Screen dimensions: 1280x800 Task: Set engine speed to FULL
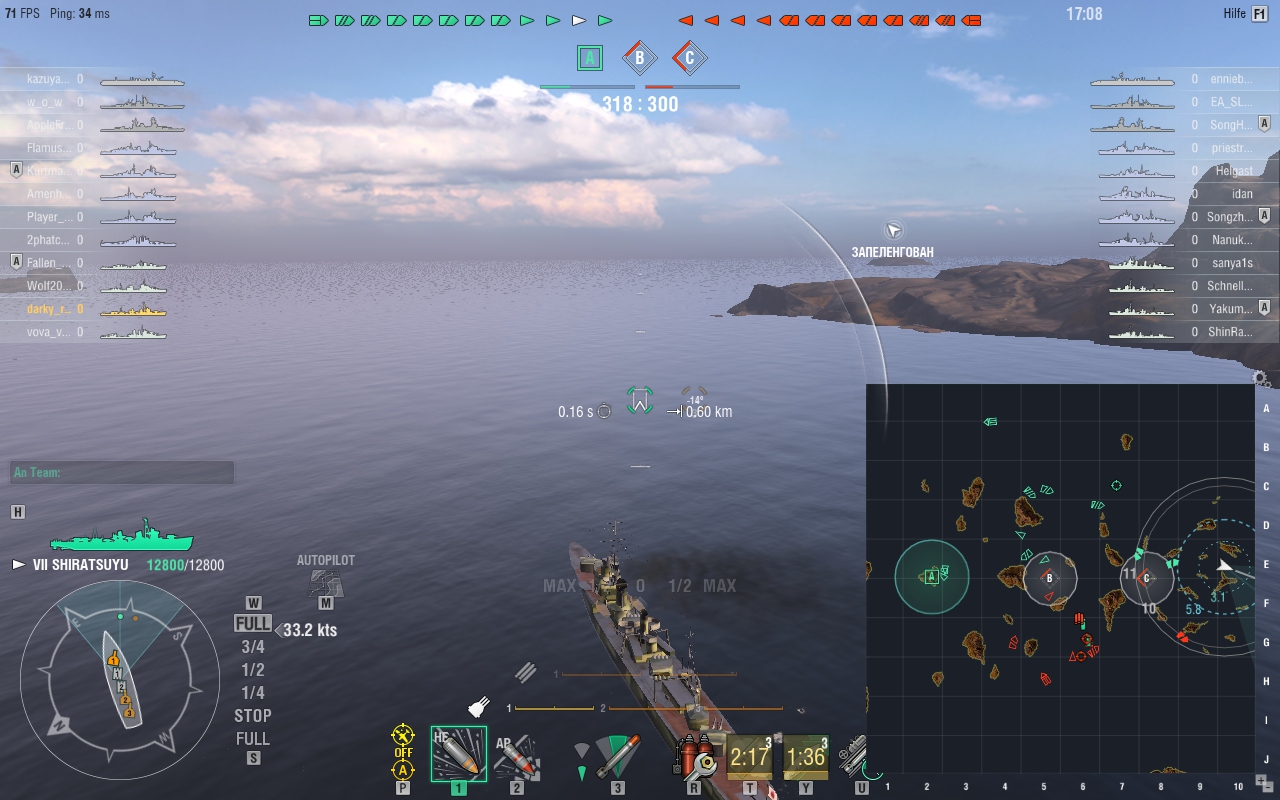[252, 621]
